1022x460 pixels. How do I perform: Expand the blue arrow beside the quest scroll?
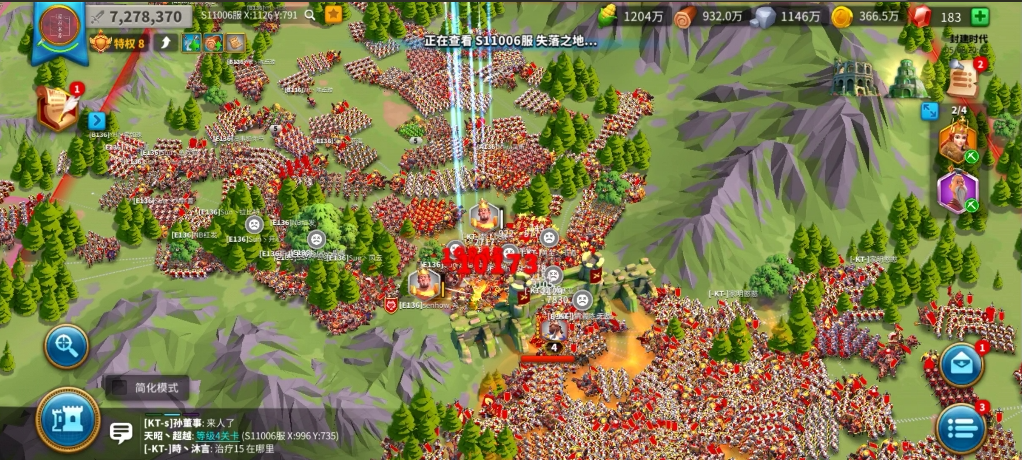coord(97,121)
